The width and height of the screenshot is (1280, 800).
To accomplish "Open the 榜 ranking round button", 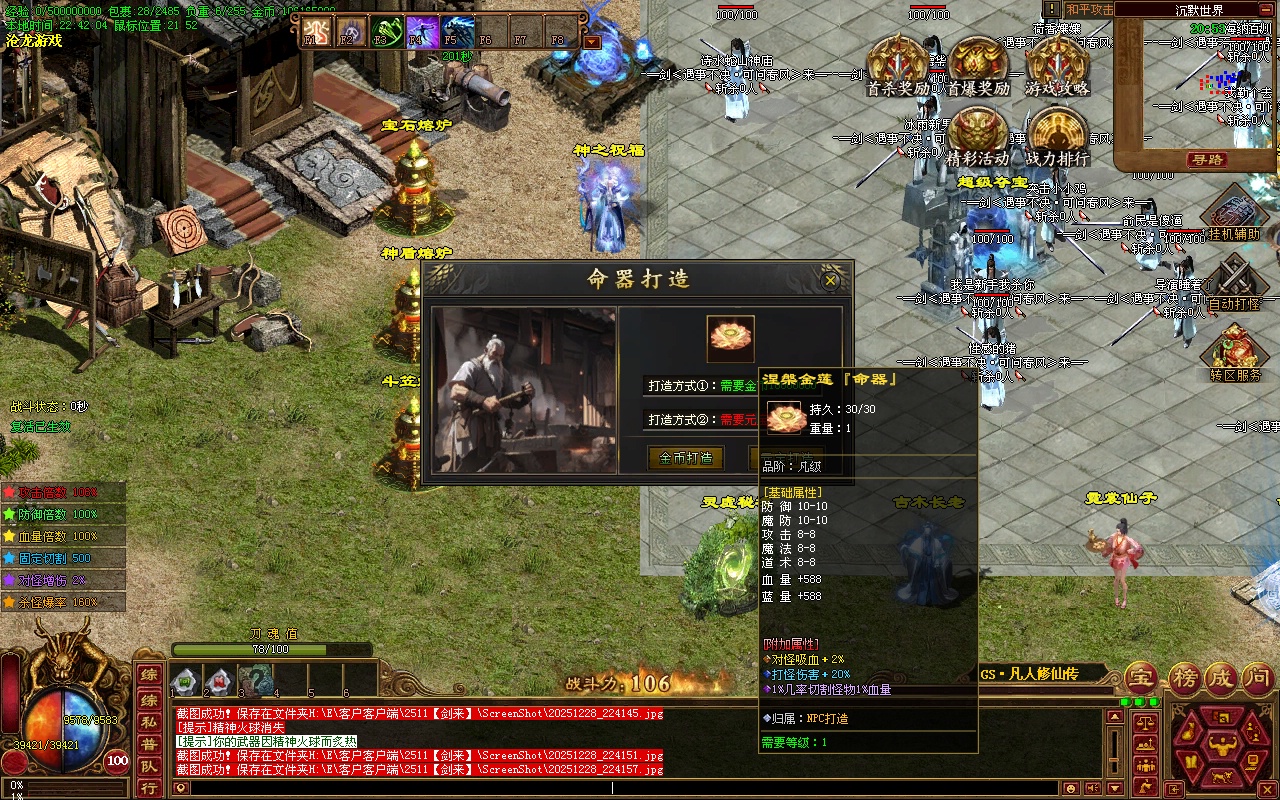I will coord(1184,678).
